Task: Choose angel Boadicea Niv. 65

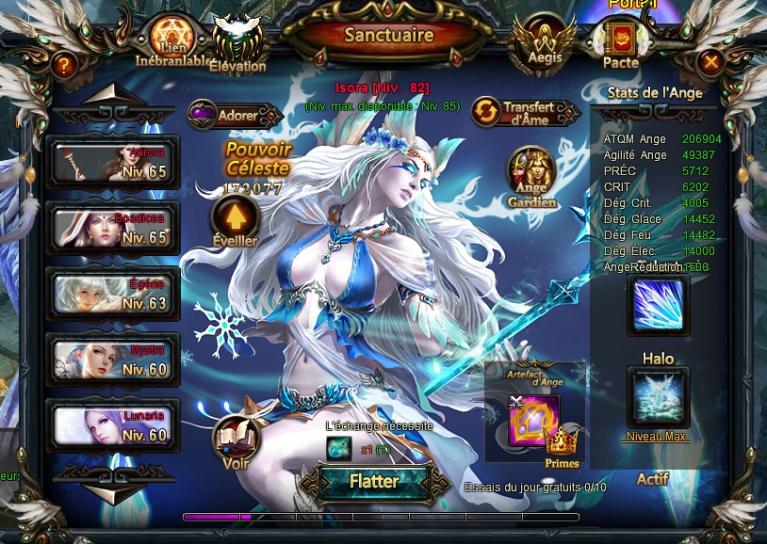Action: pyautogui.click(x=113, y=229)
